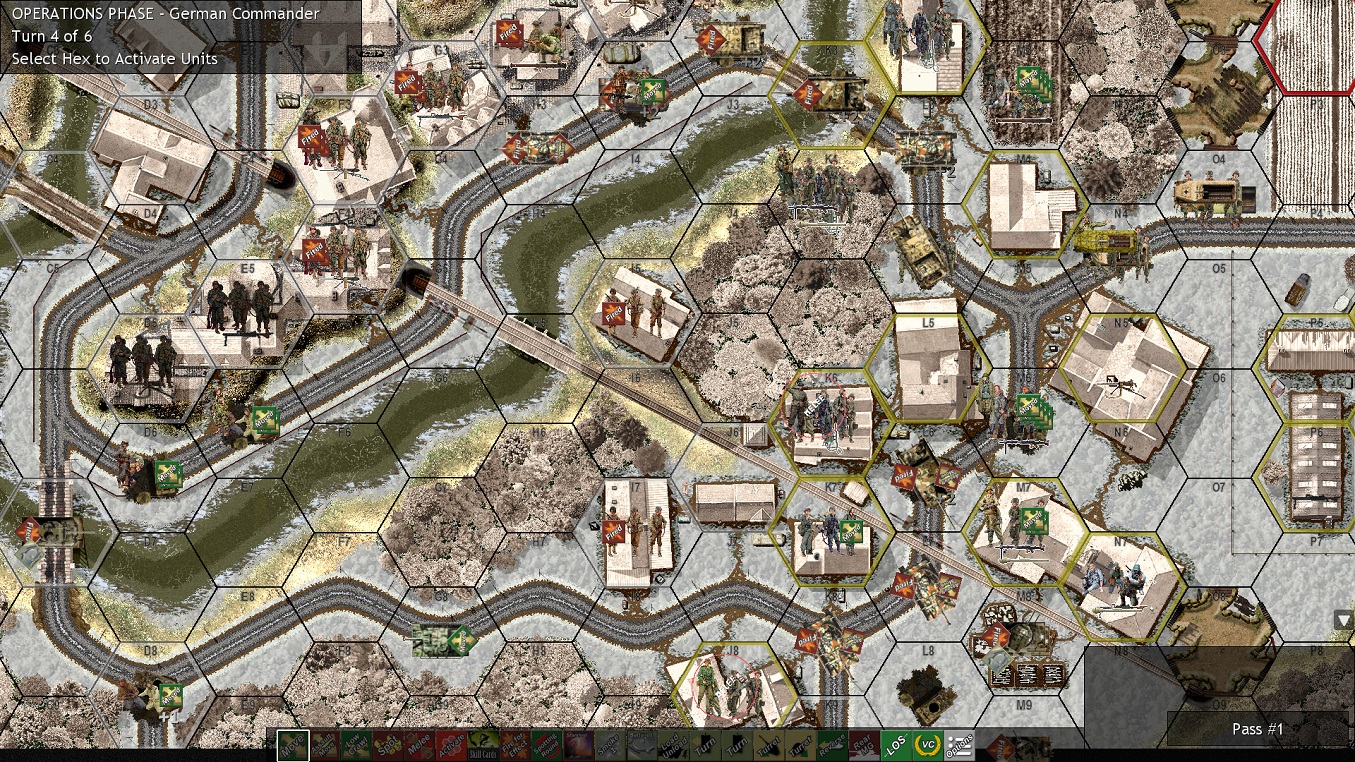Select the Spot command icon

[x=388, y=745]
